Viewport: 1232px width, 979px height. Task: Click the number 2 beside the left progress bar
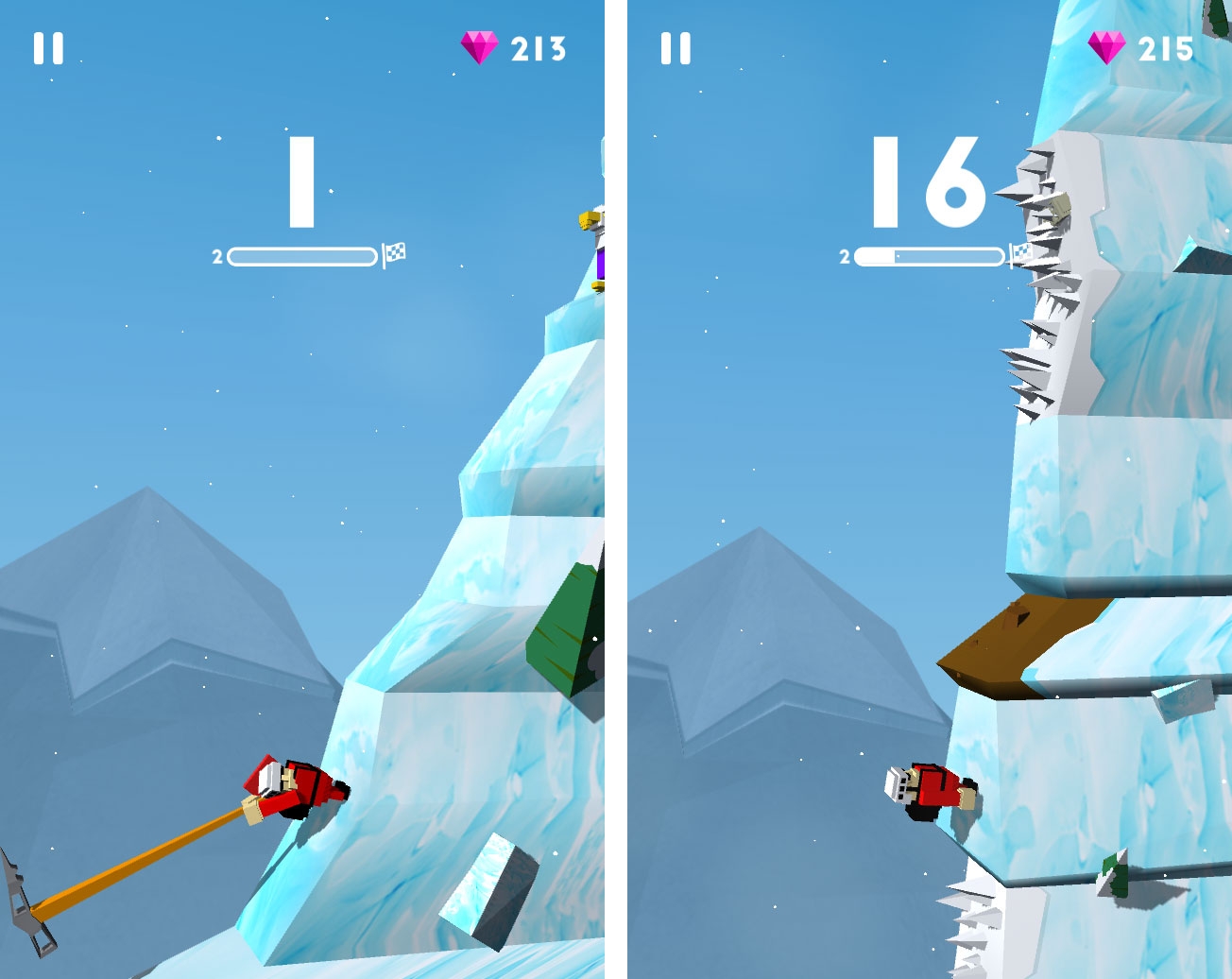216,254
